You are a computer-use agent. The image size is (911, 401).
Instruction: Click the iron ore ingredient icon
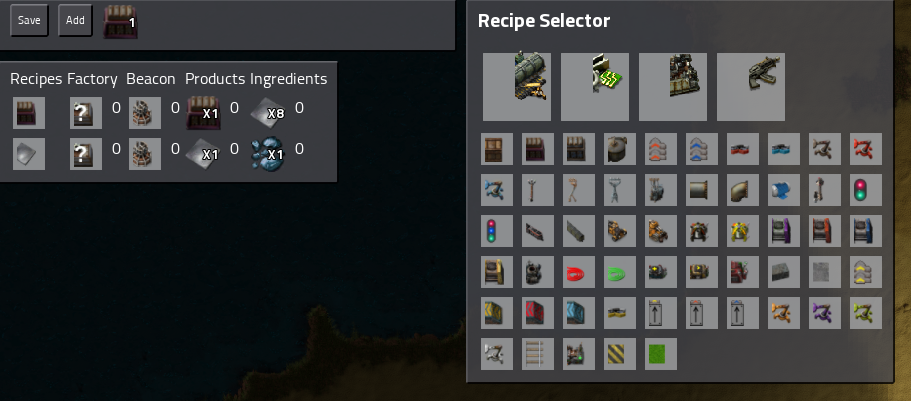click(265, 154)
